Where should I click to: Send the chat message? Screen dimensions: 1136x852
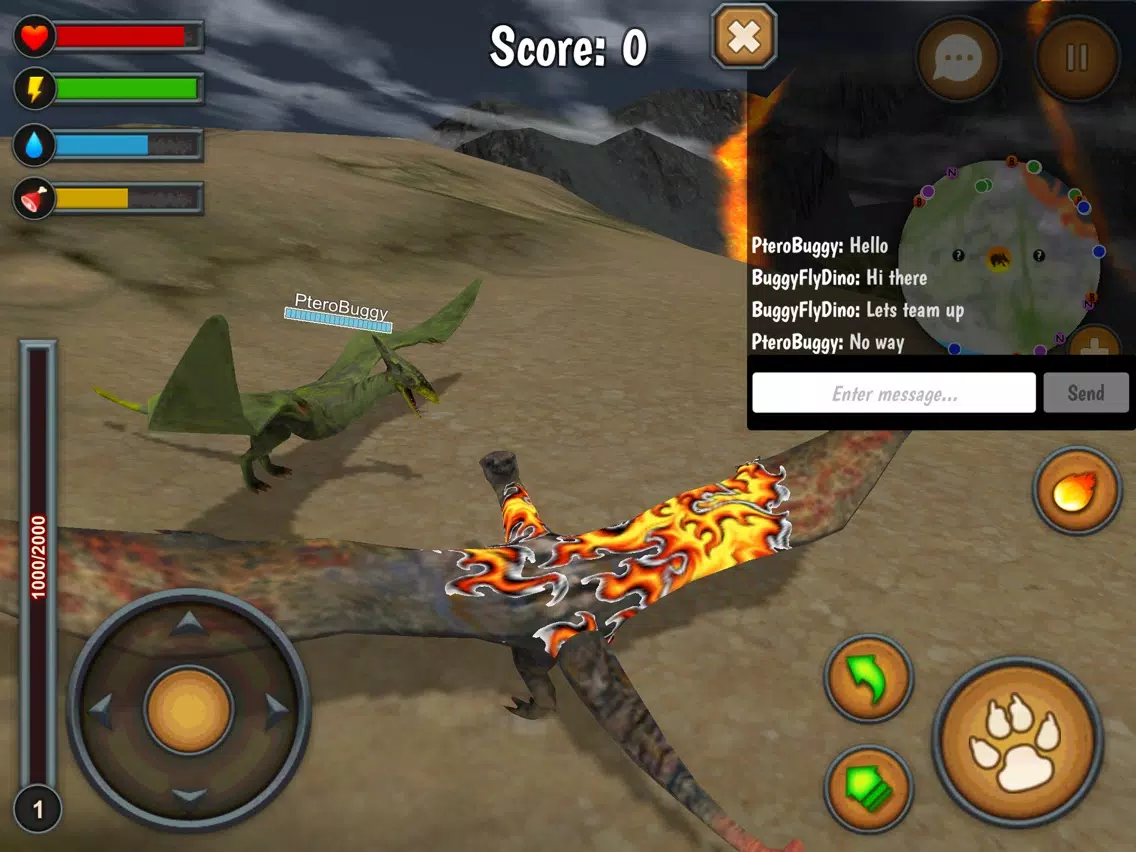pyautogui.click(x=1086, y=393)
